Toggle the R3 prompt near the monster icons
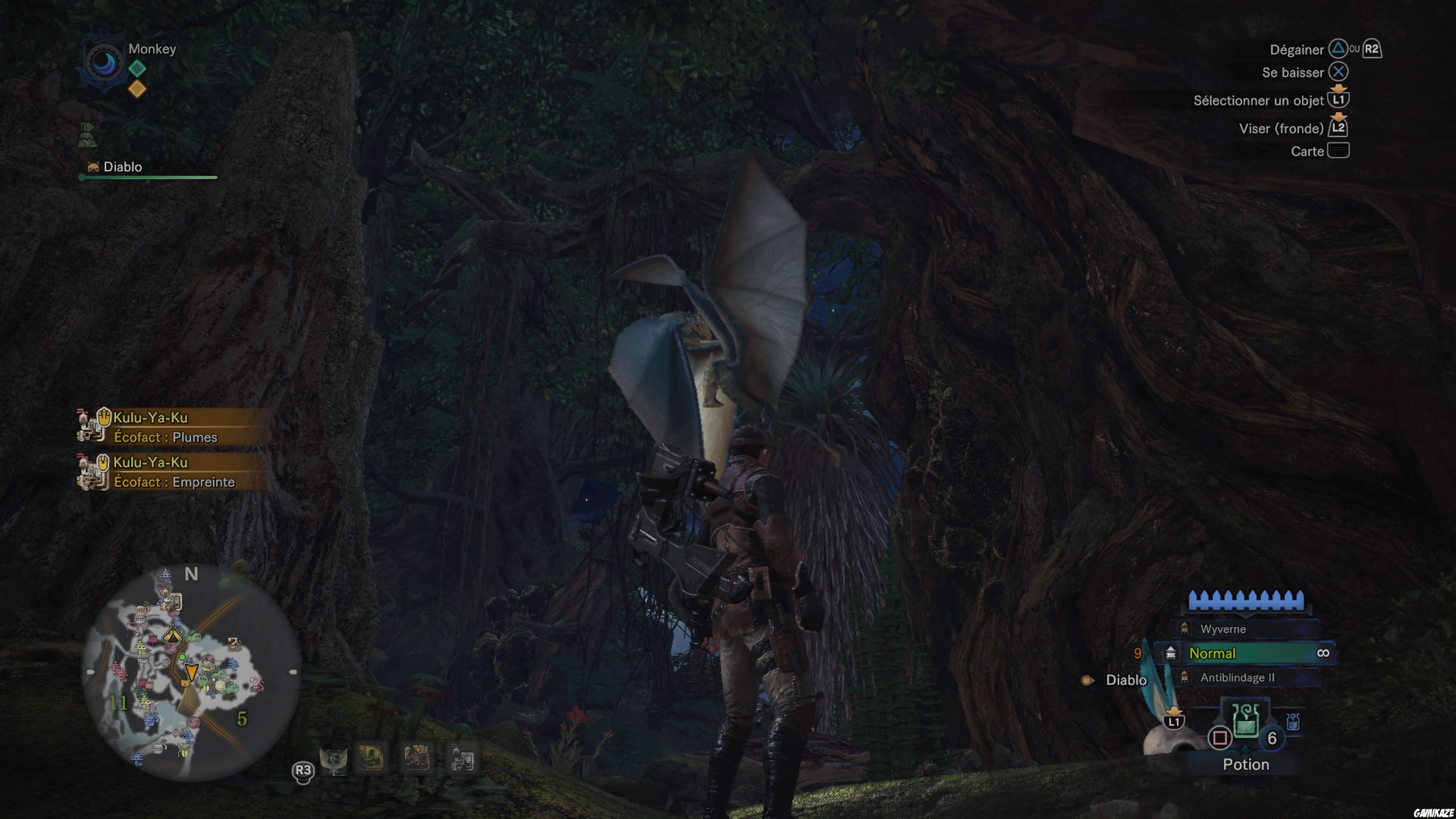The image size is (1456, 819). click(x=303, y=772)
